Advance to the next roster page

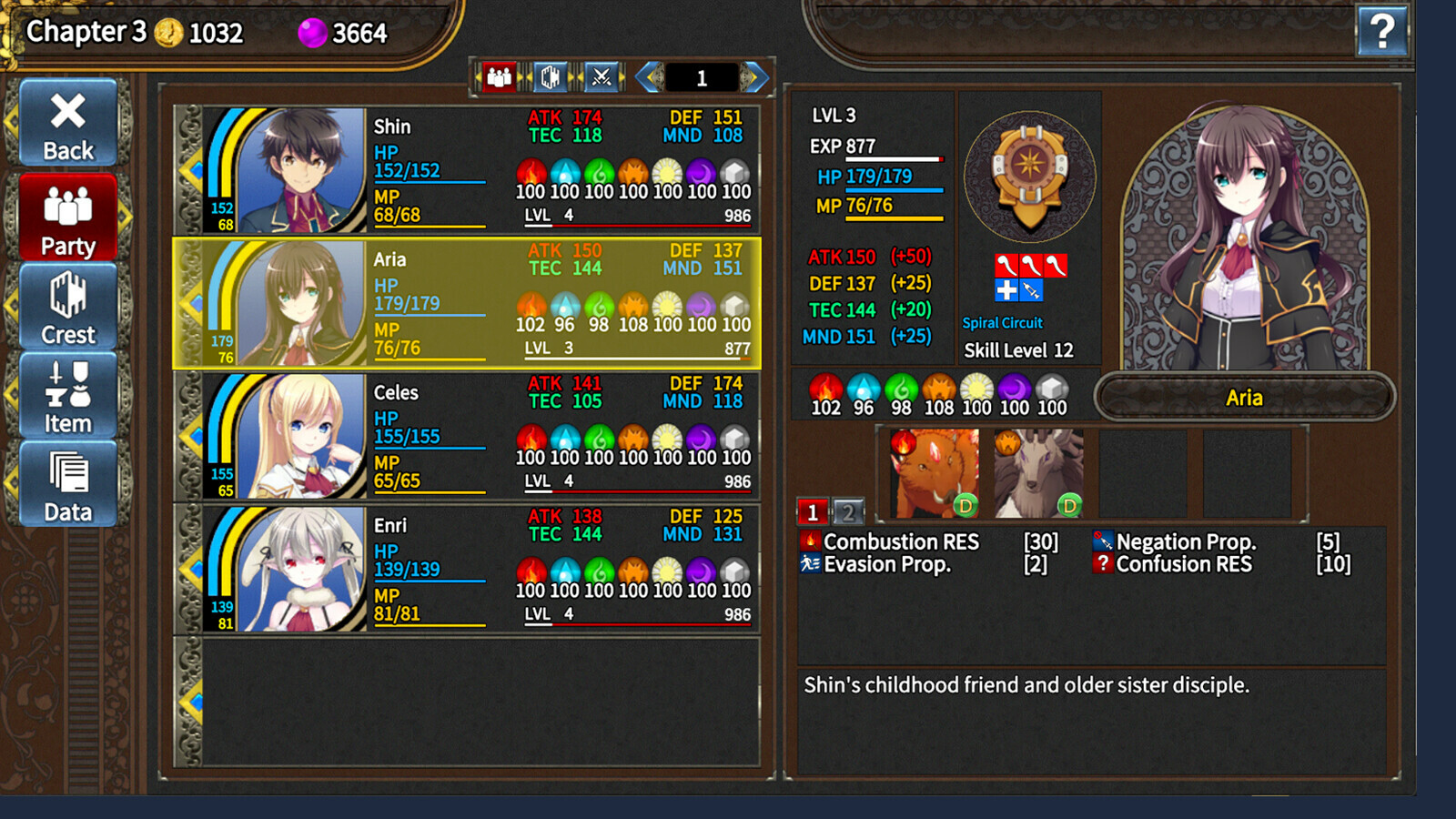click(752, 77)
